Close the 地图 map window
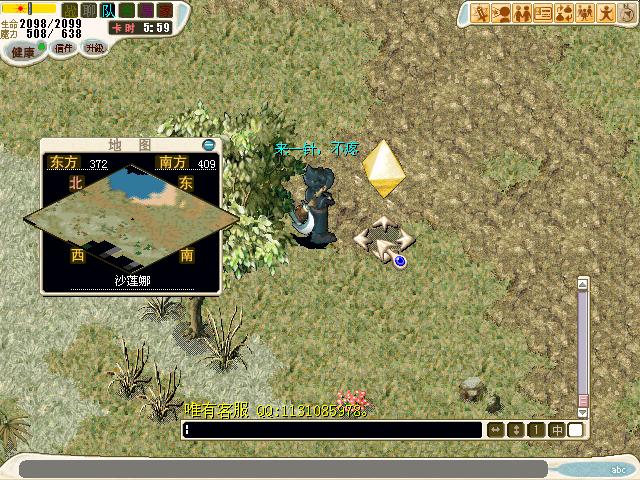This screenshot has width=640, height=480. 208,144
